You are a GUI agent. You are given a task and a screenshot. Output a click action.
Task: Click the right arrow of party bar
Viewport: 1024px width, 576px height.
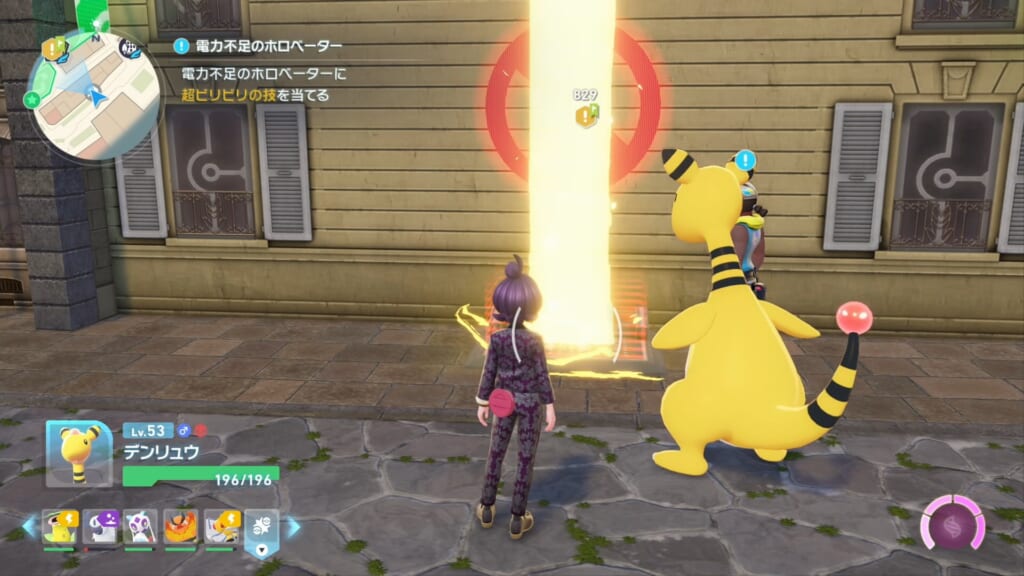click(x=294, y=527)
